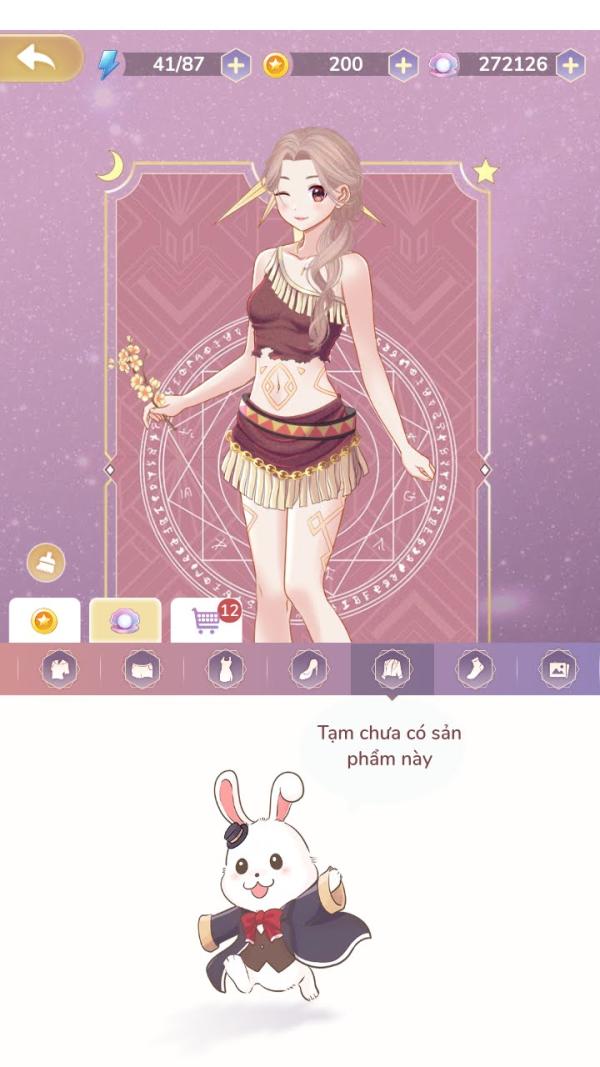Clear the outfit with the broom icon
Image resolution: width=600 pixels, height=1067 pixels.
[46, 562]
